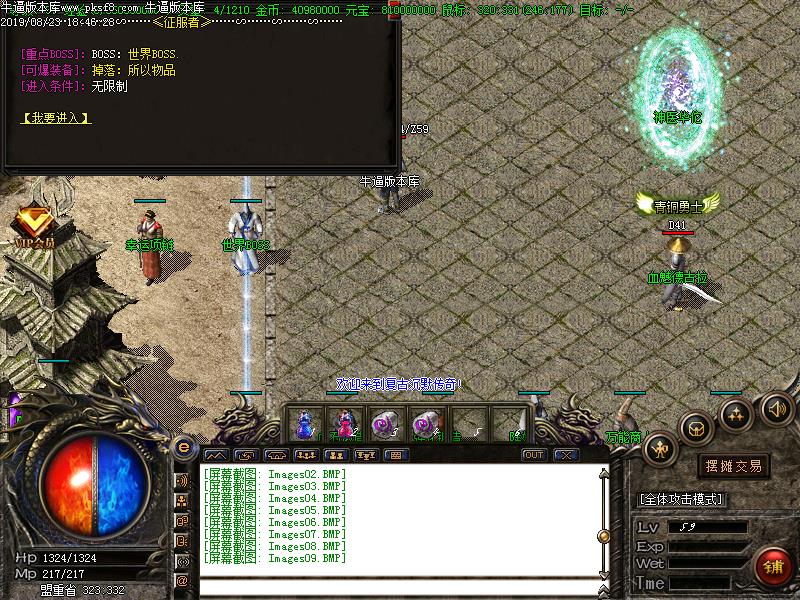Click the round orange 'e' button

point(183,447)
